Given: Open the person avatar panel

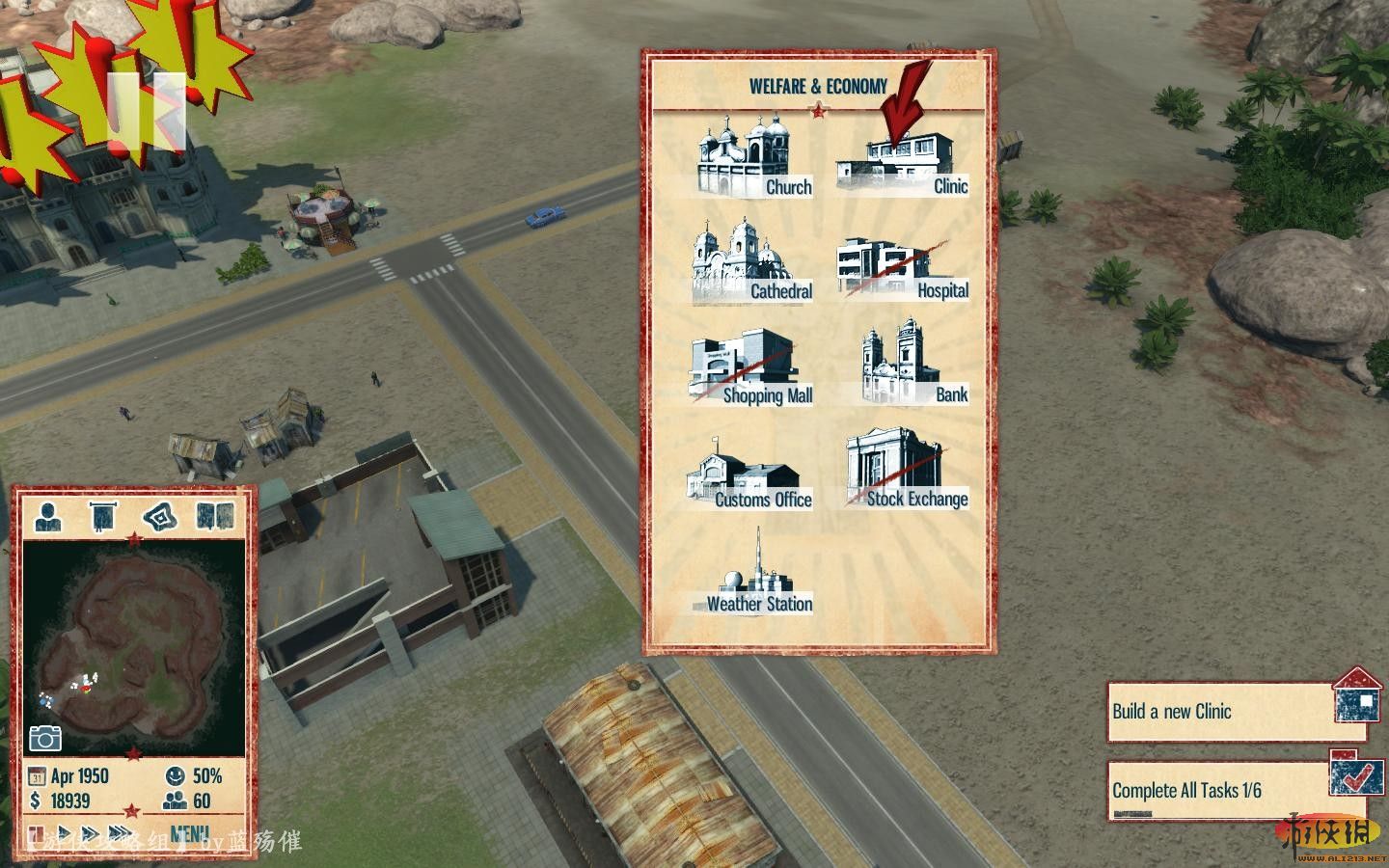Looking at the screenshot, I should pos(48,517).
